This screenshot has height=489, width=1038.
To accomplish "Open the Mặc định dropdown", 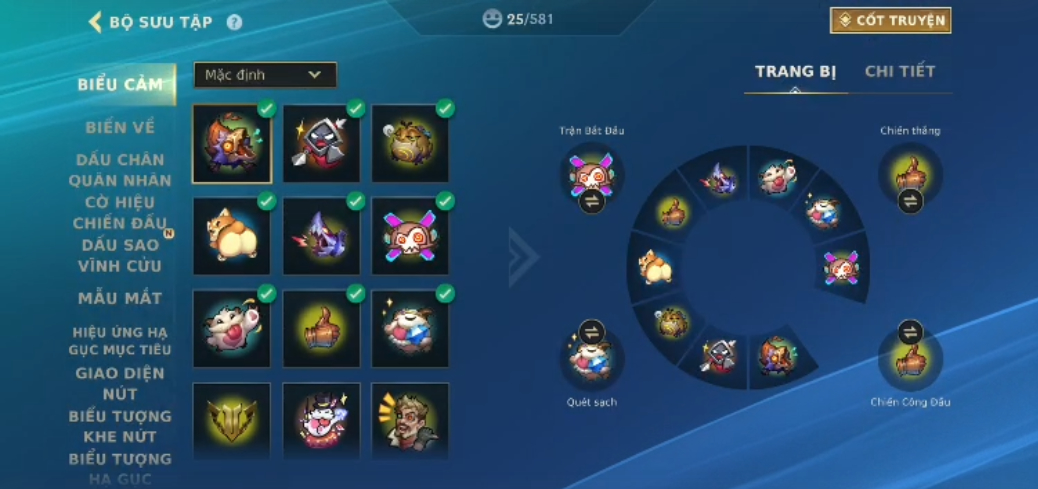I will 265,75.
